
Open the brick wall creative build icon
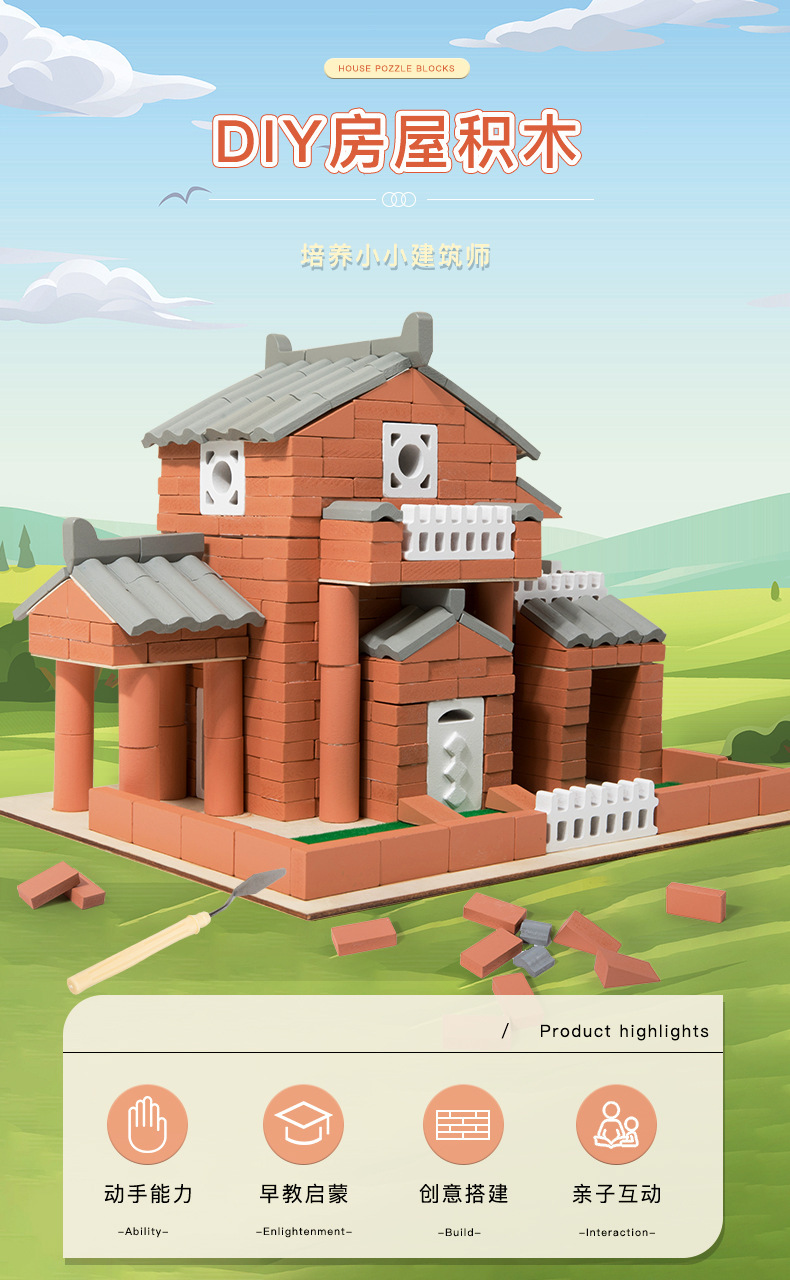click(462, 1125)
